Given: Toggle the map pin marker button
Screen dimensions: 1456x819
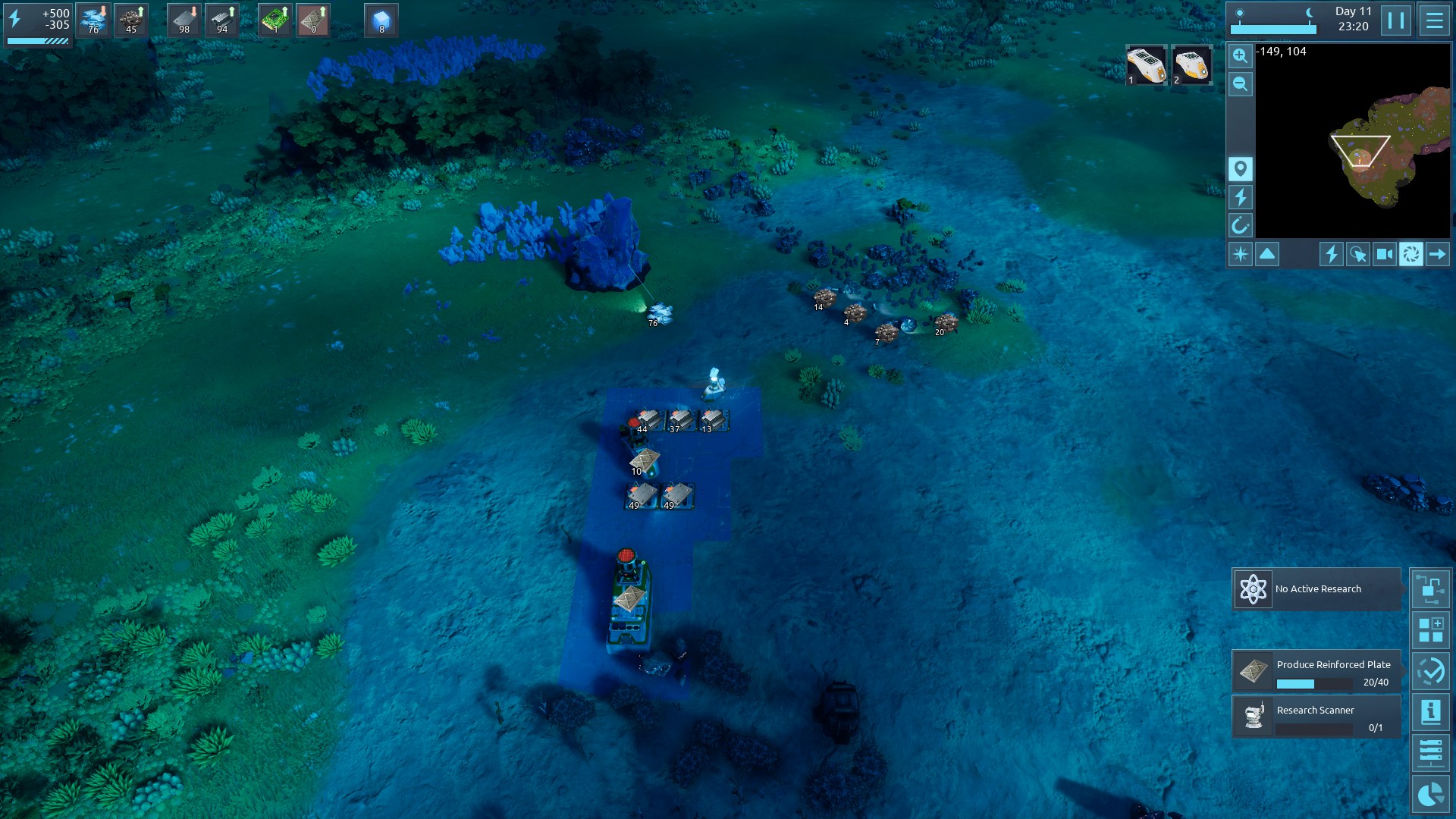Looking at the screenshot, I should pos(1240,168).
